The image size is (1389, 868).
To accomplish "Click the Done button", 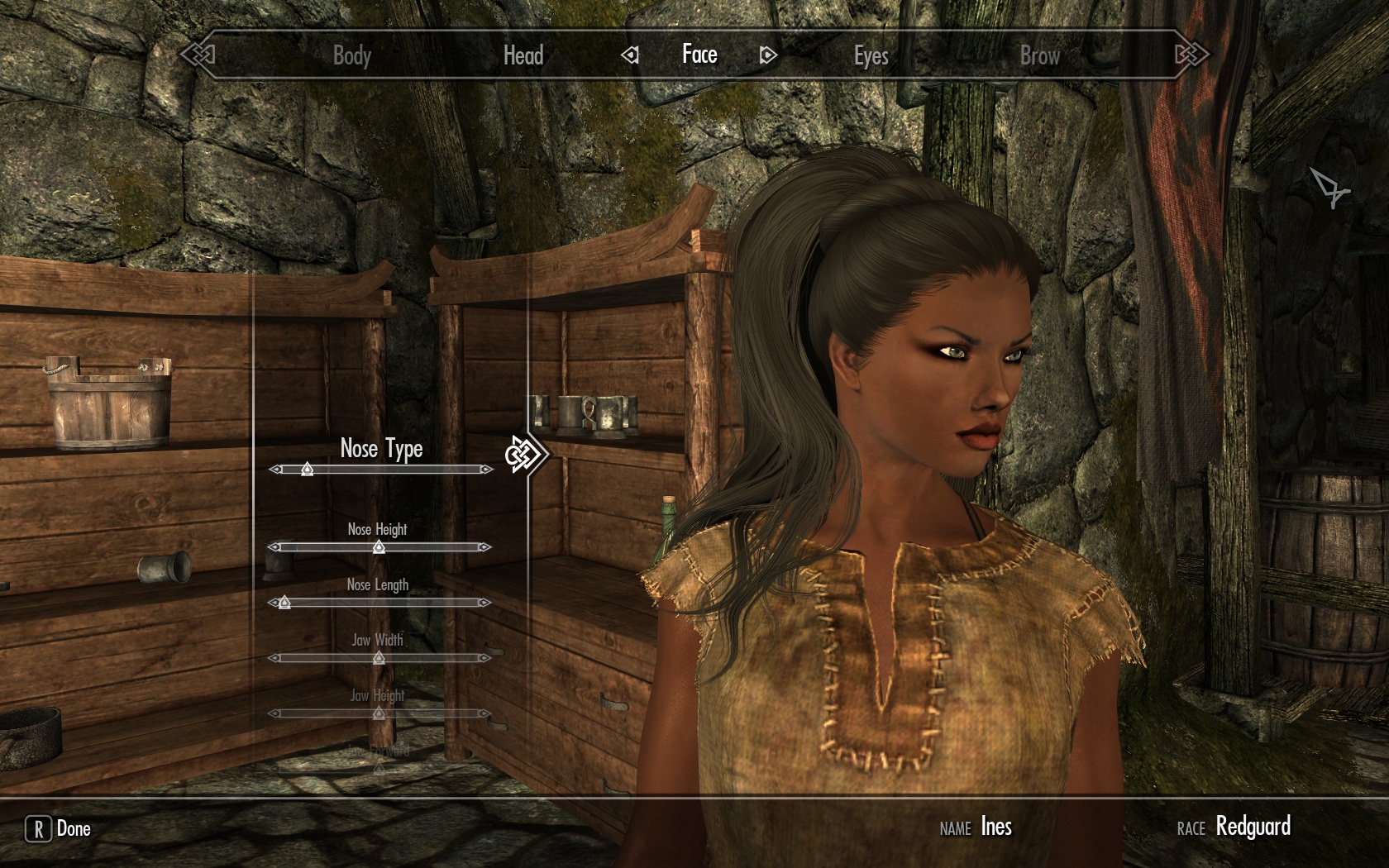I will click(71, 828).
